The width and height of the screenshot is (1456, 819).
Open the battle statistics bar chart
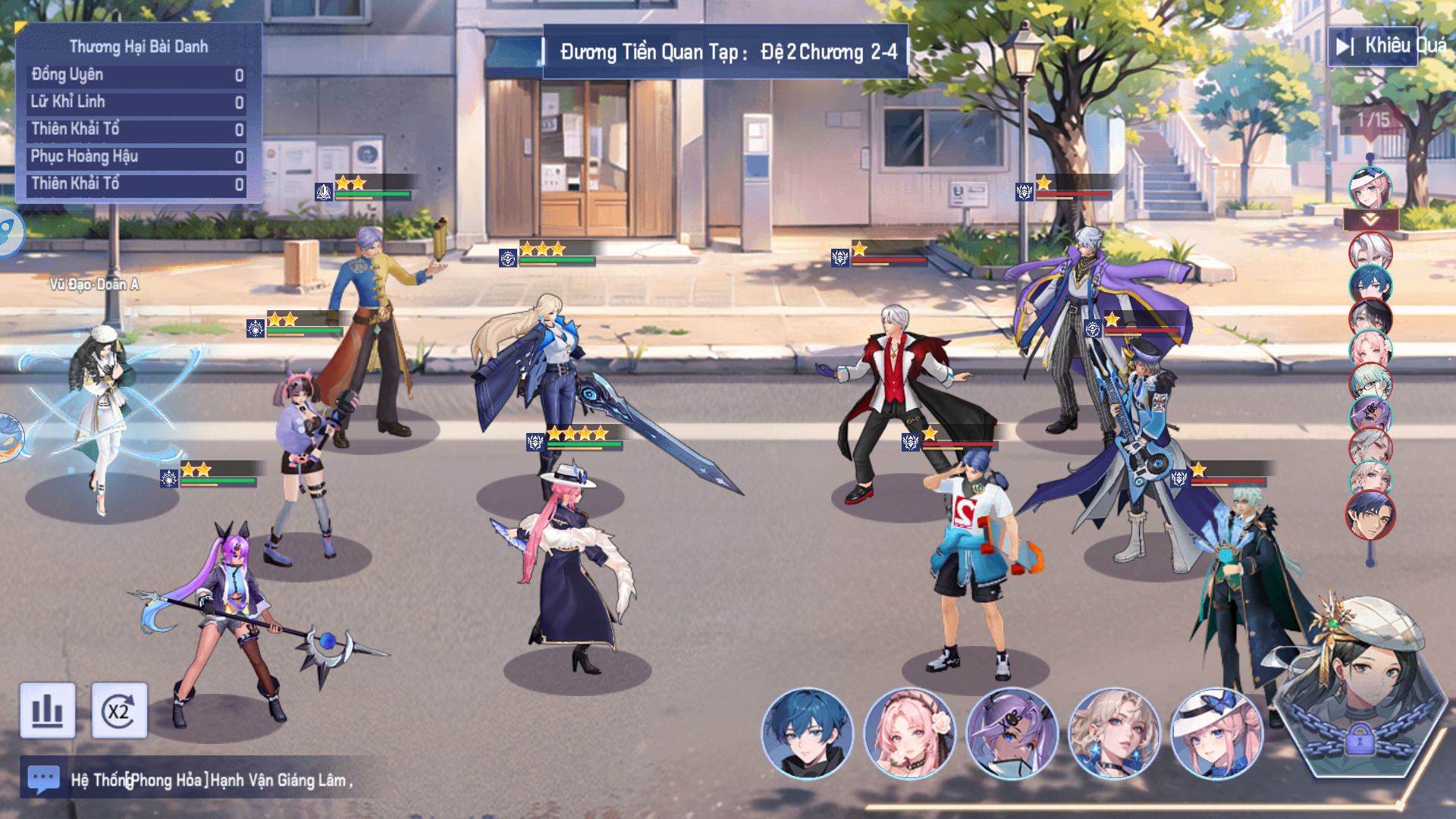[x=48, y=711]
